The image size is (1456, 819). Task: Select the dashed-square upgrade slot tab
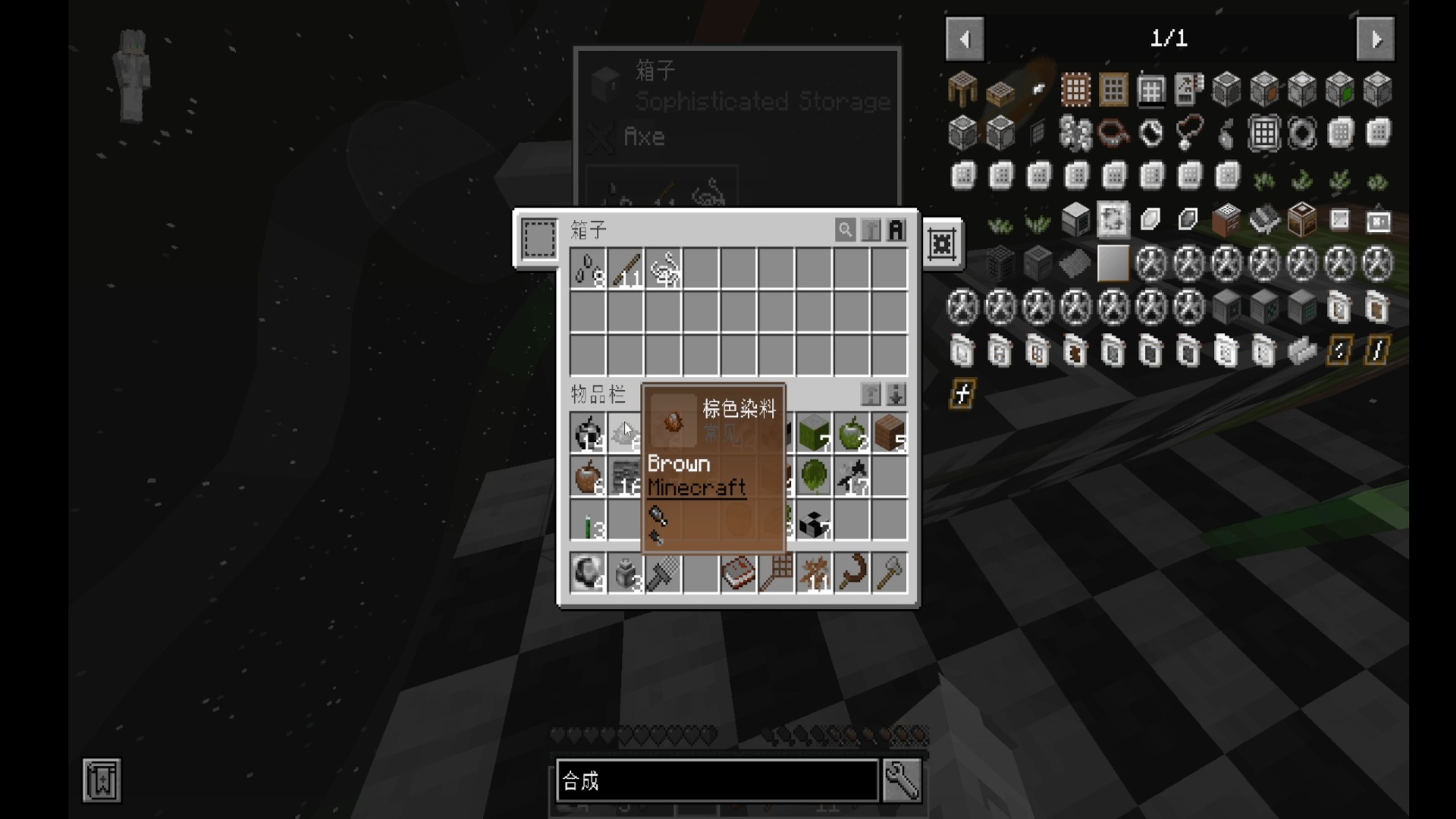point(539,239)
